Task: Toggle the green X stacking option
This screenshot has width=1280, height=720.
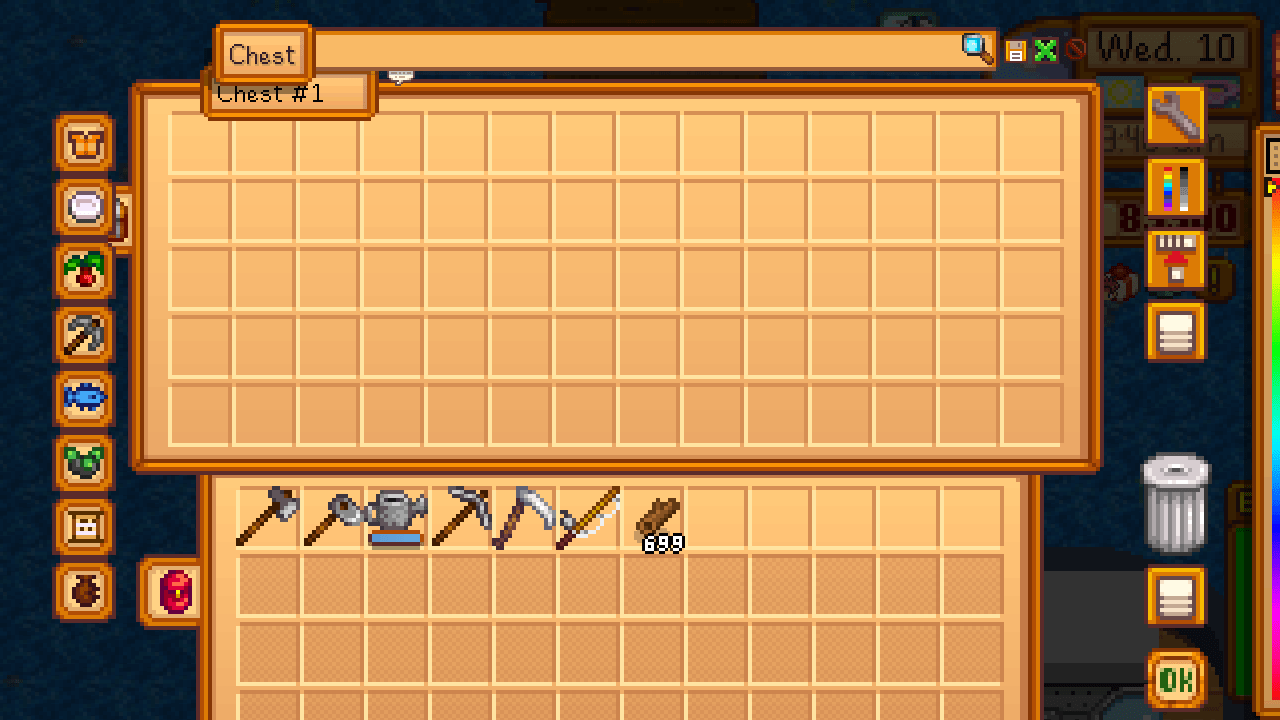Action: (x=1046, y=50)
